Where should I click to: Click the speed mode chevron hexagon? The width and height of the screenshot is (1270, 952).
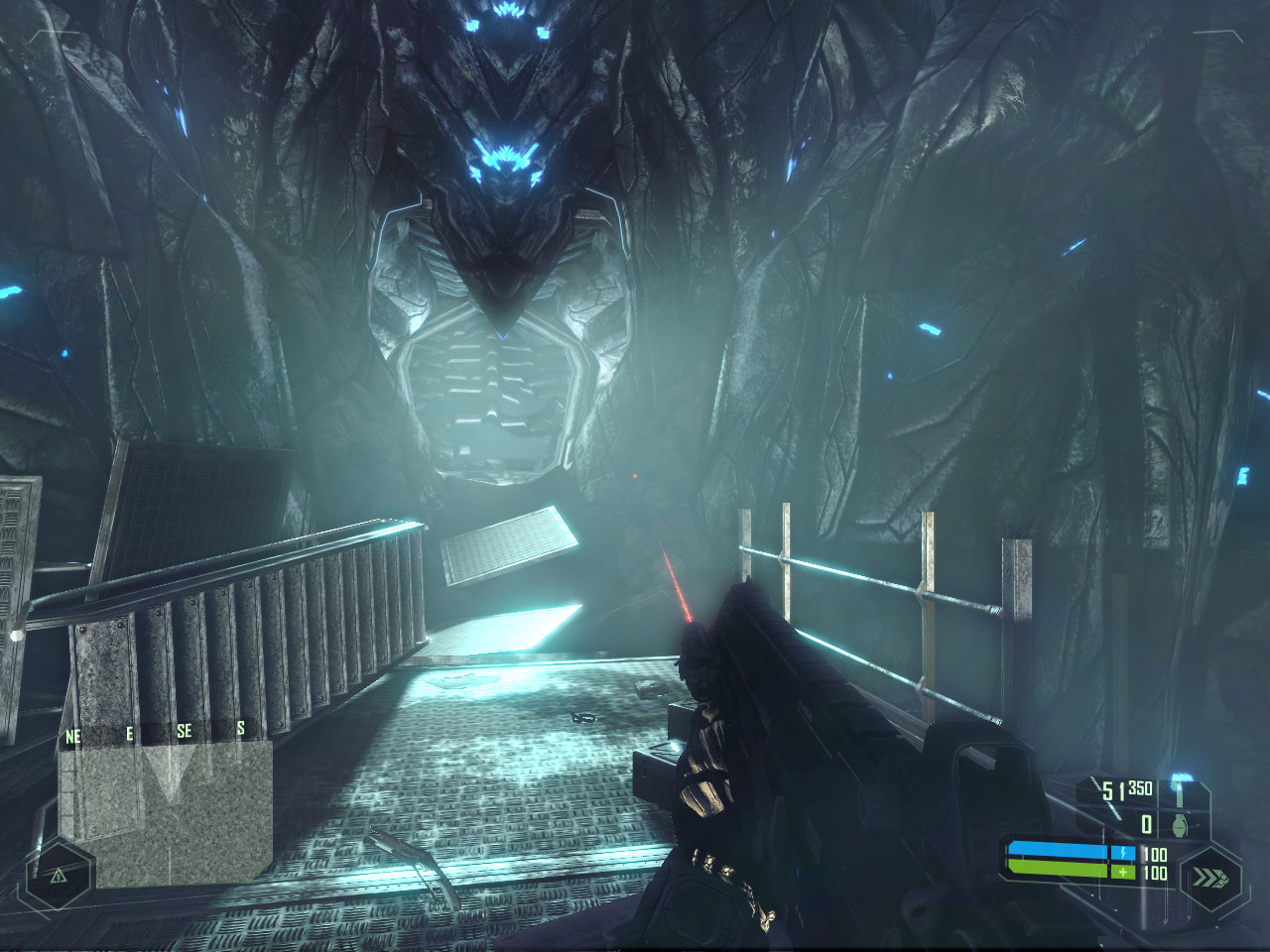[x=1208, y=877]
